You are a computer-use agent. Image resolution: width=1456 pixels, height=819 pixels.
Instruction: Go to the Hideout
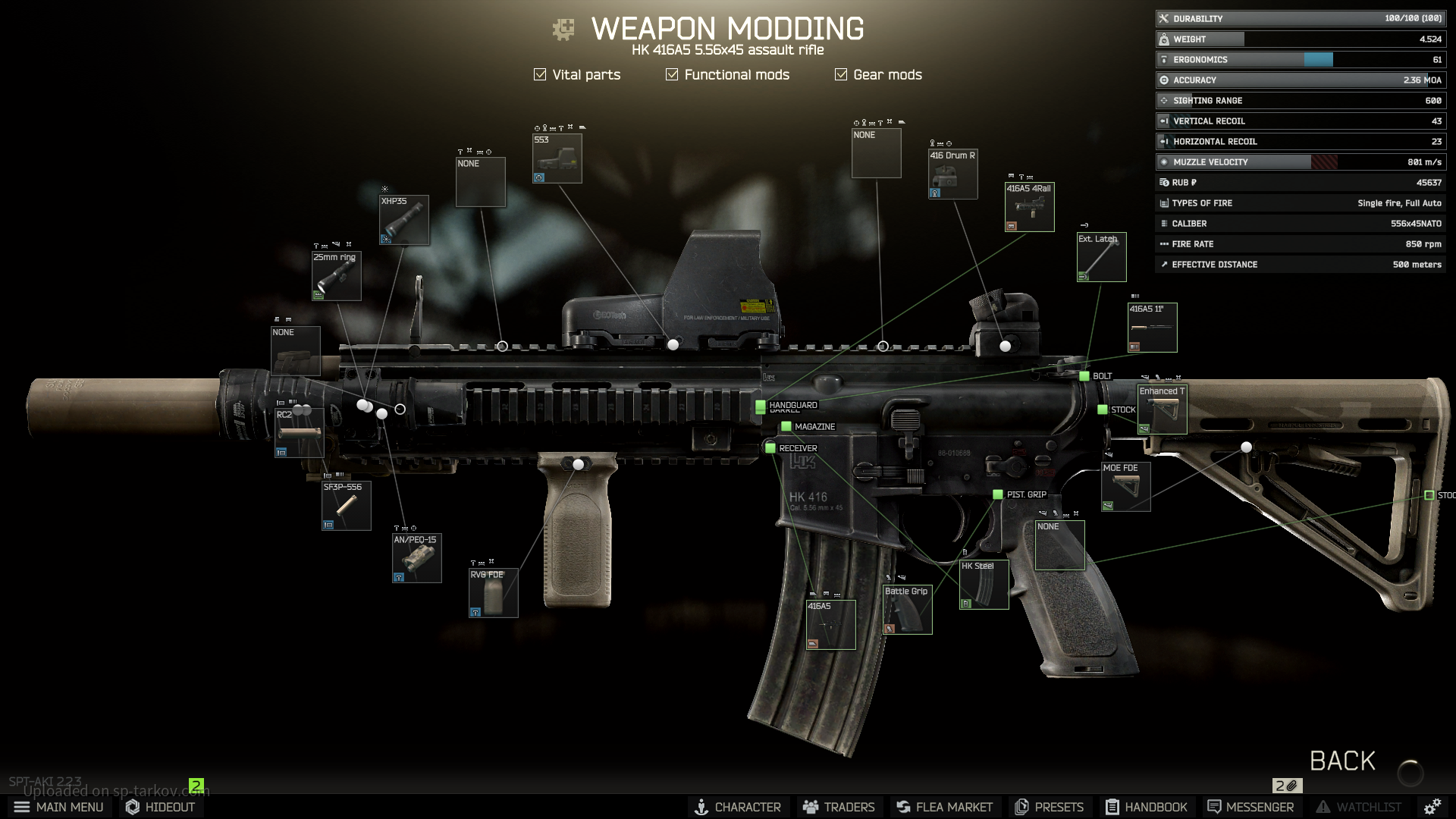[x=161, y=807]
